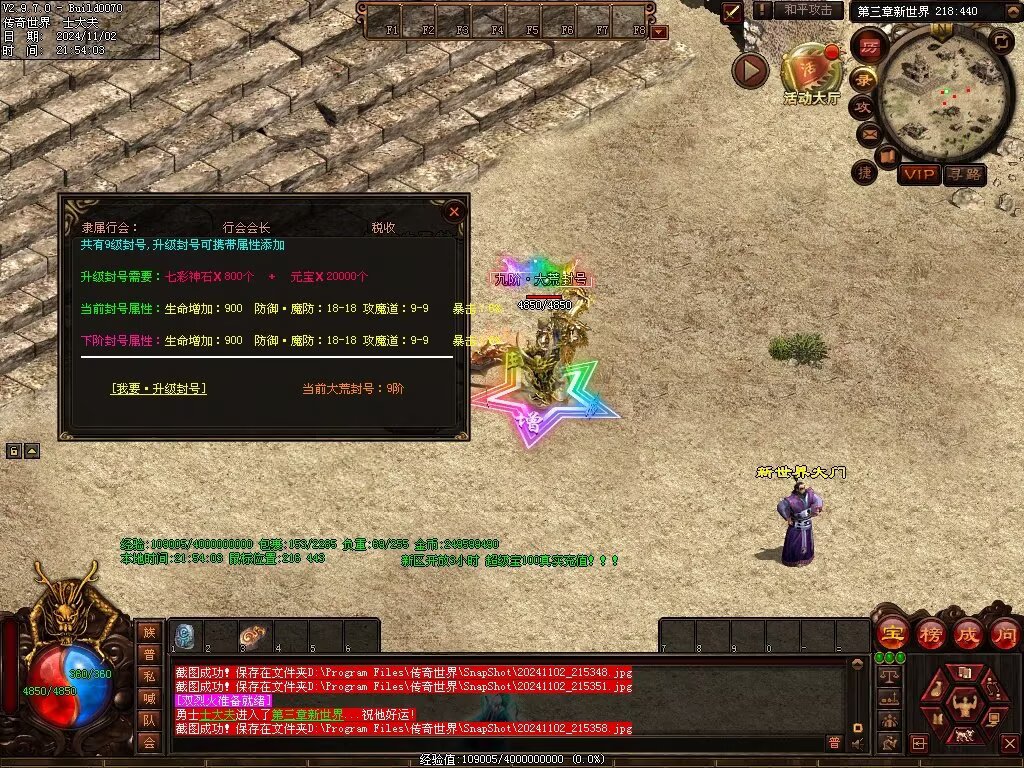
Task: Open the VIP panel
Action: (918, 175)
